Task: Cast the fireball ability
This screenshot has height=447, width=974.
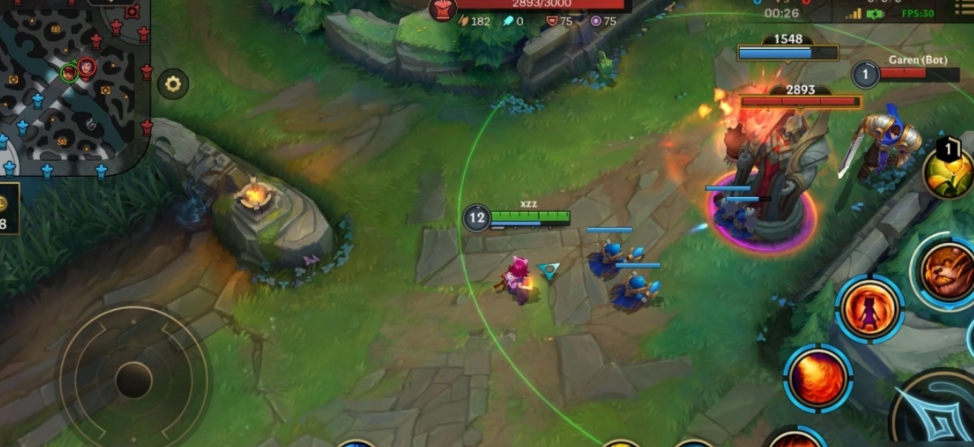Action: (819, 377)
